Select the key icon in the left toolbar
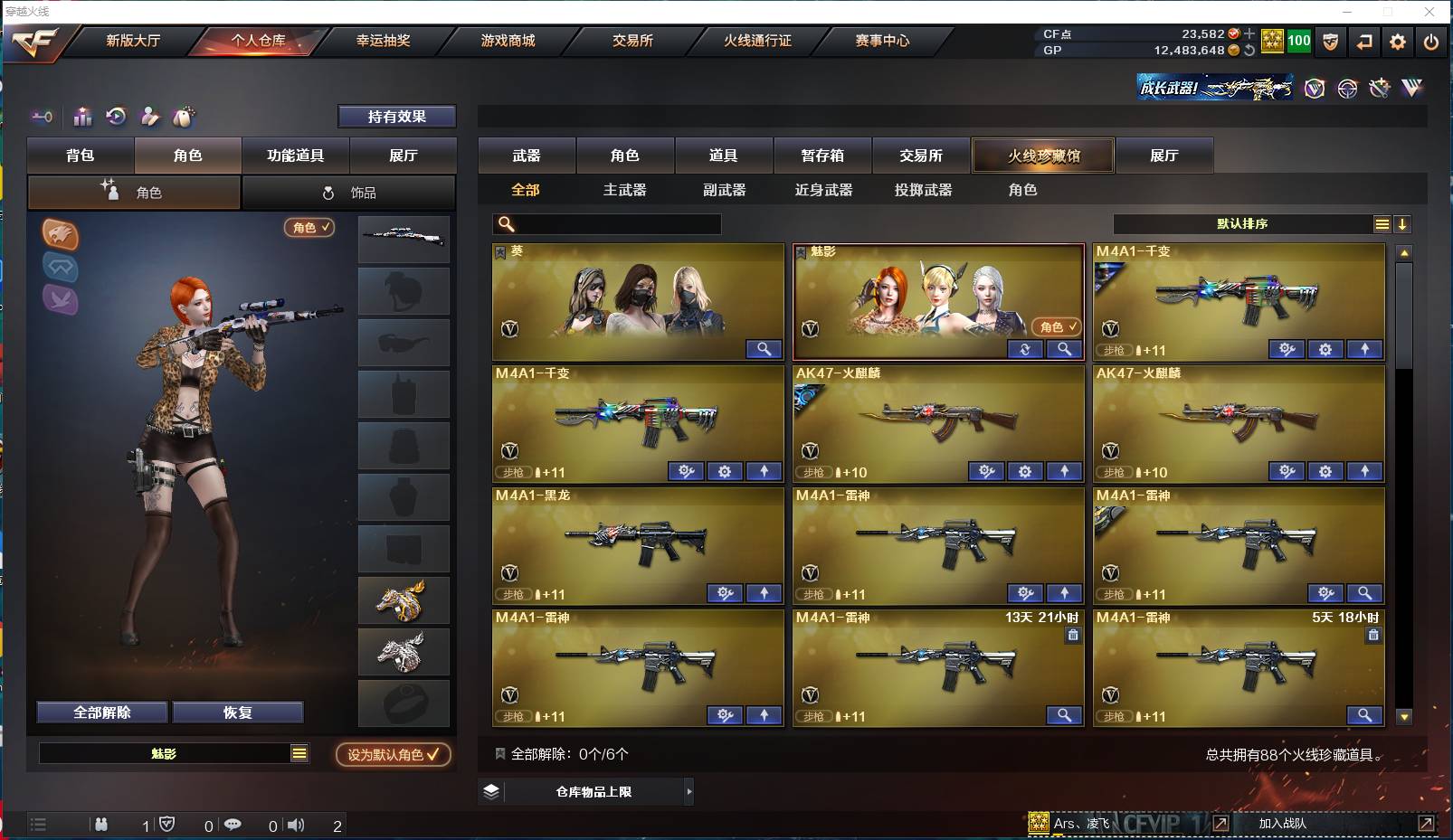Viewport: 1453px width, 840px height. 43,117
